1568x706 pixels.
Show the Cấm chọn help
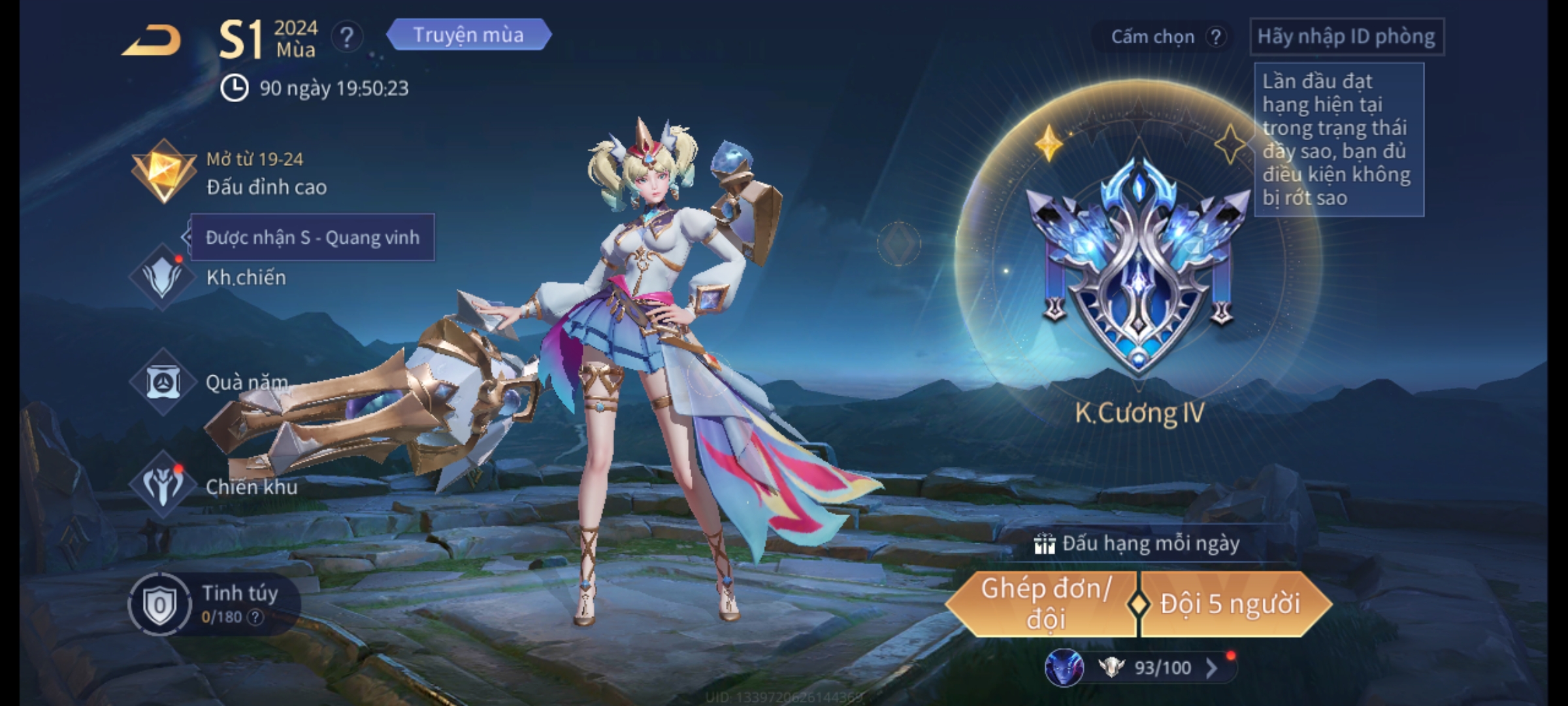tap(1215, 37)
